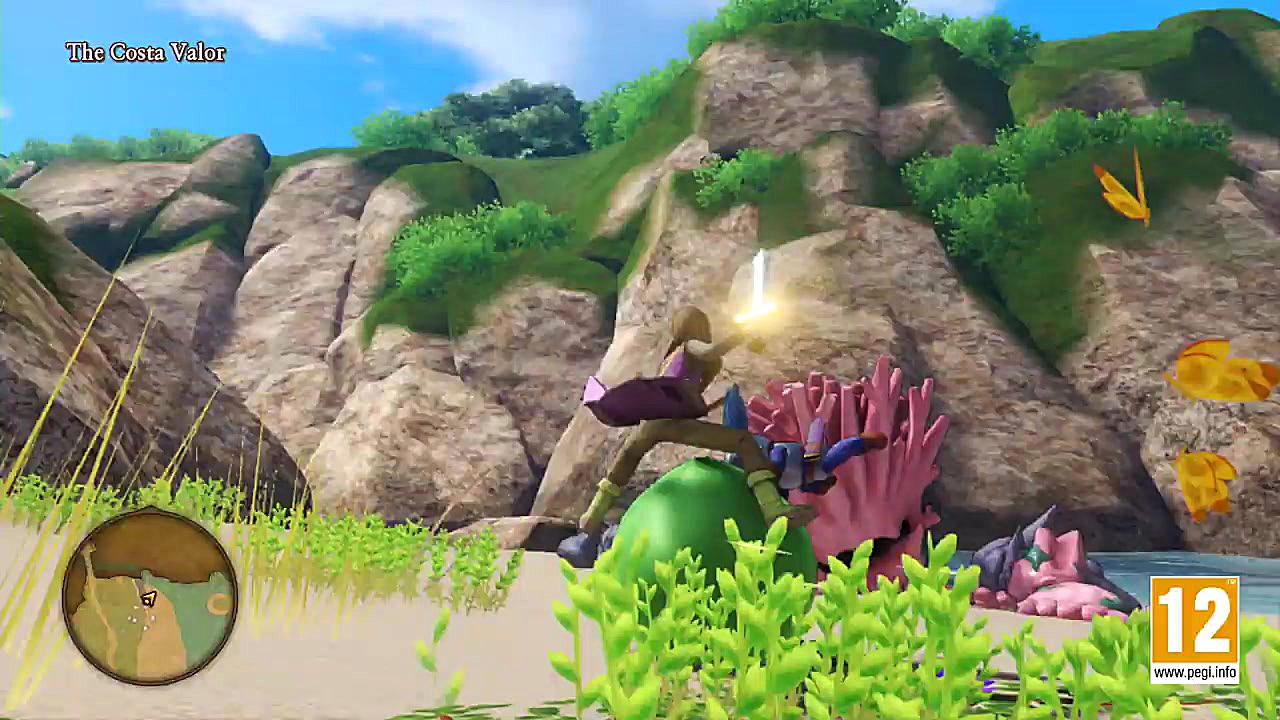This screenshot has height=720, width=1280.
Task: Click the orange cove marking on the minimap
Action: [218, 602]
